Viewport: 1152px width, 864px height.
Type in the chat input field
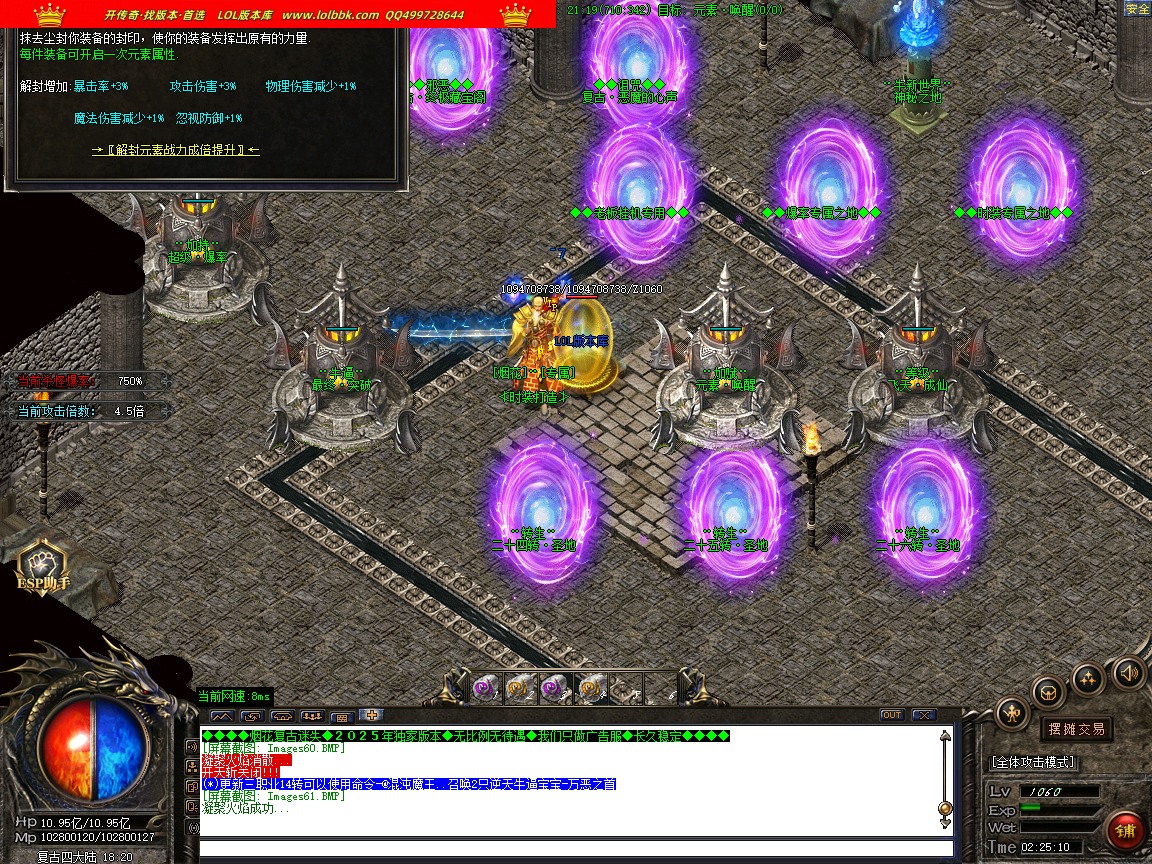pos(570,850)
